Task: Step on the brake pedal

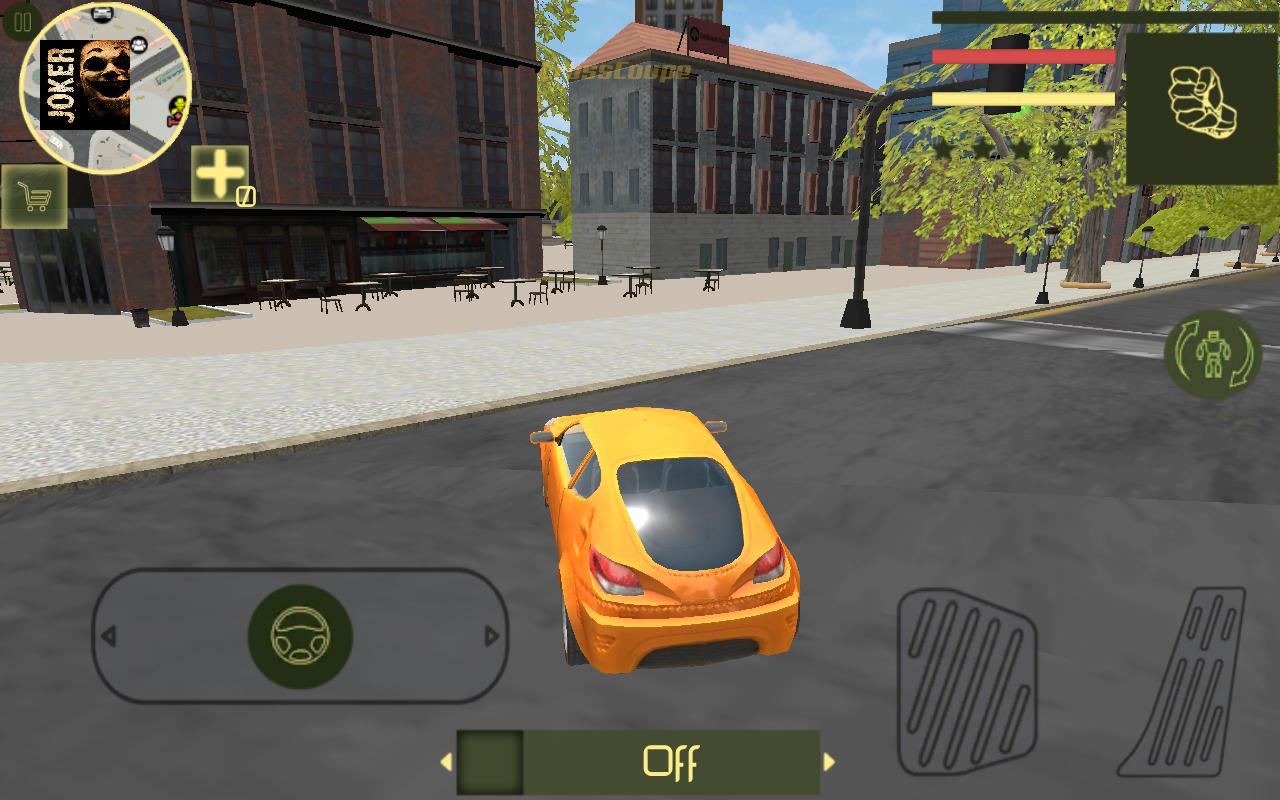Action: tap(966, 680)
